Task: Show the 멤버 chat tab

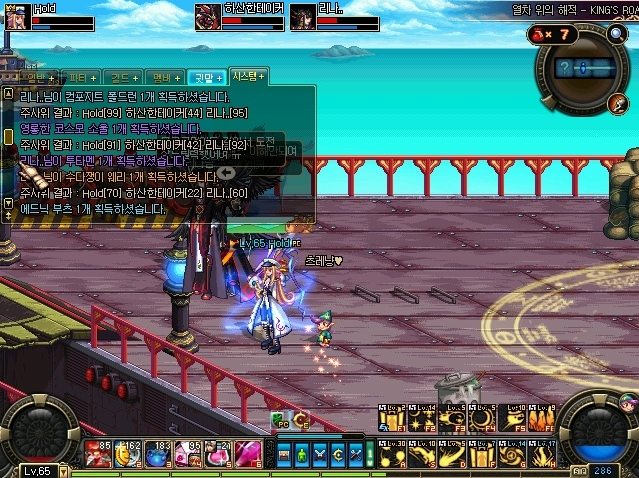Action: click(x=163, y=78)
